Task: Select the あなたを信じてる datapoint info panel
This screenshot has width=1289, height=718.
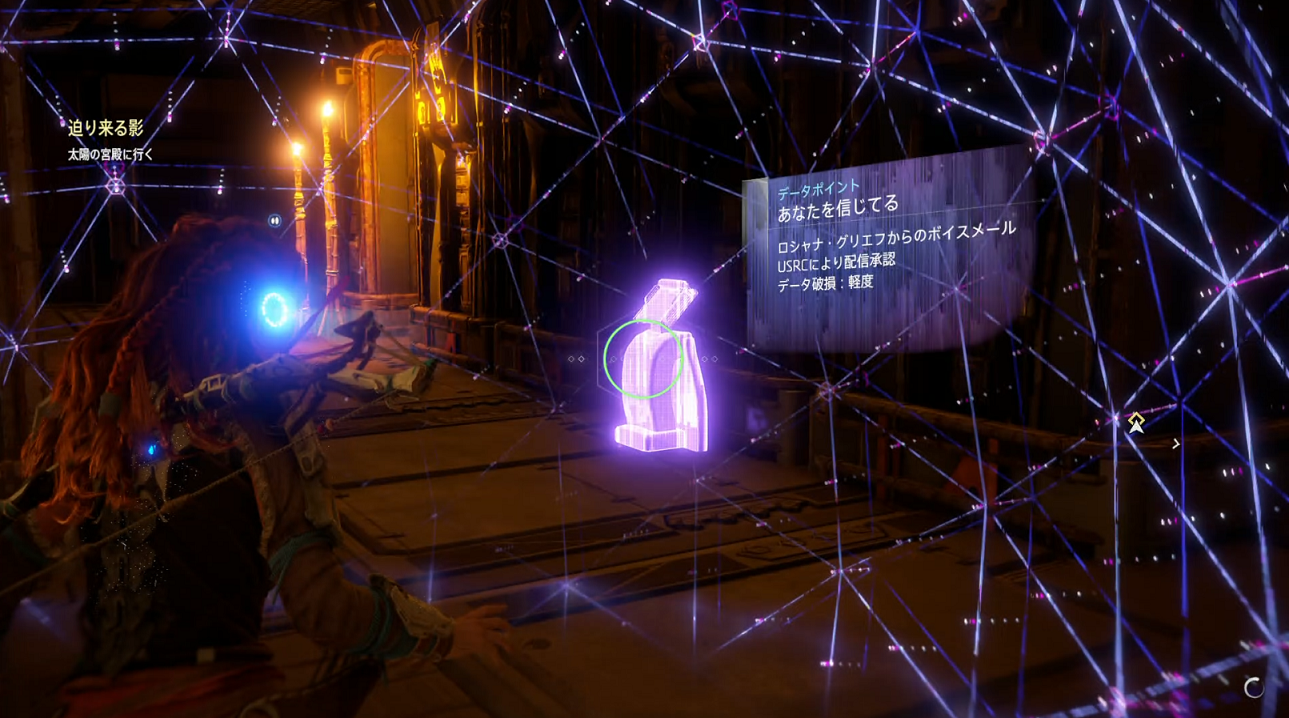Action: pos(888,250)
